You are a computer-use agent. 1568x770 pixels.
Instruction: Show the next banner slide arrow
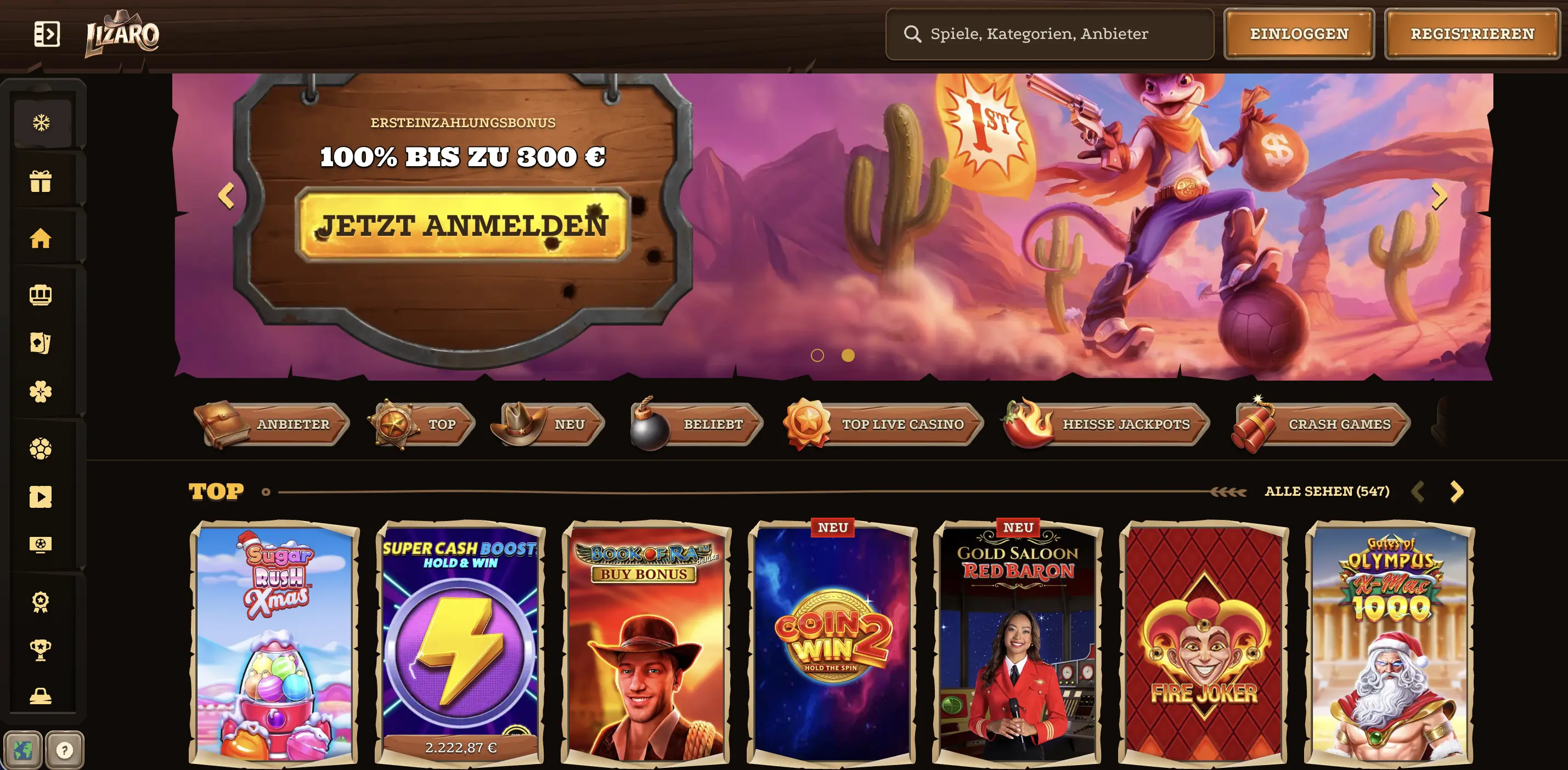point(1439,196)
